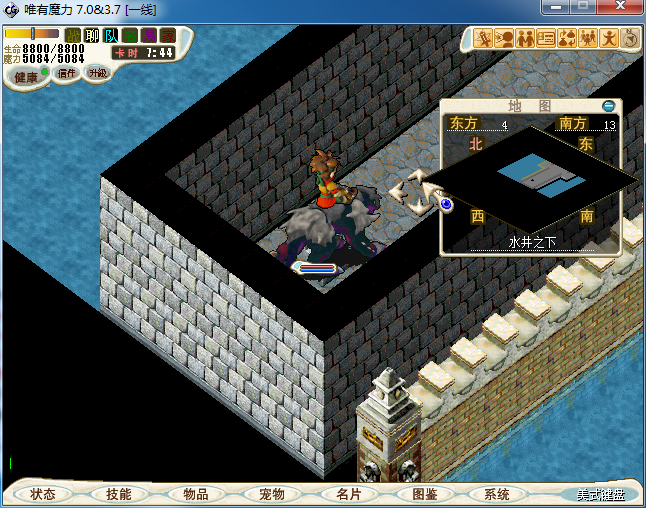Click the 健康 health status button
The width and height of the screenshot is (646, 508).
tap(27, 77)
